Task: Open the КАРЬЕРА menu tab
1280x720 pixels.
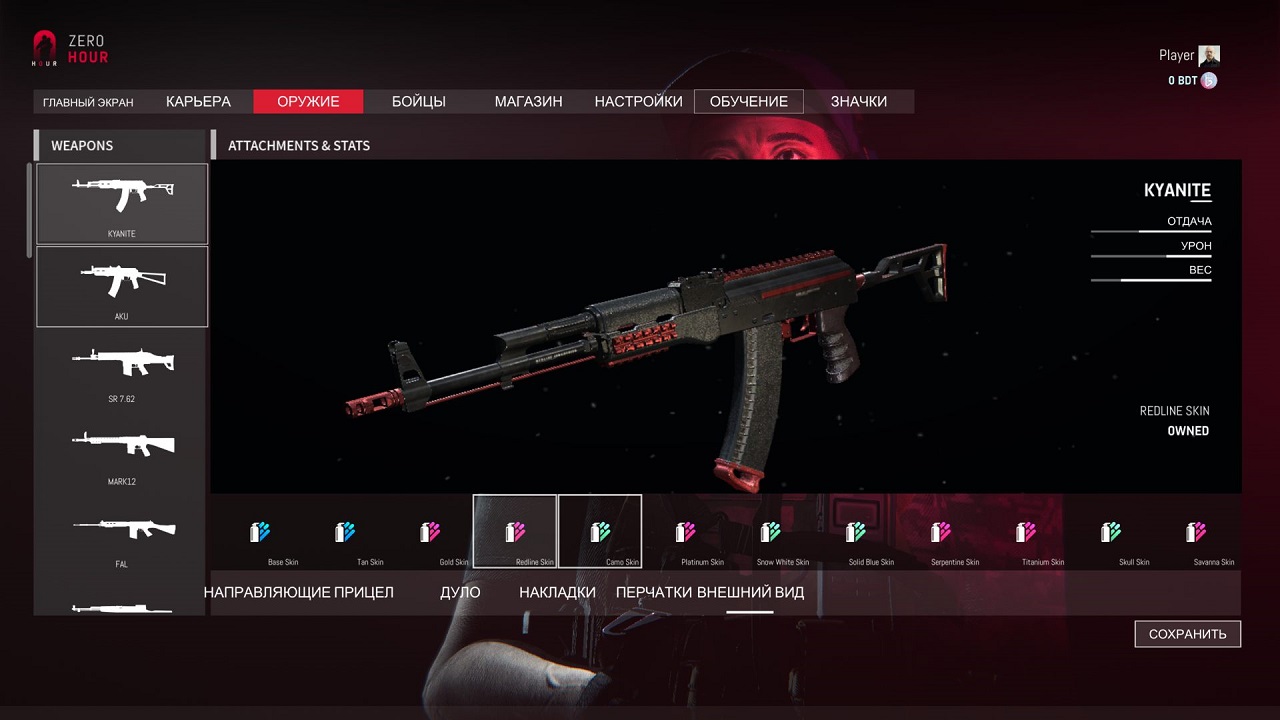Action: (x=198, y=101)
